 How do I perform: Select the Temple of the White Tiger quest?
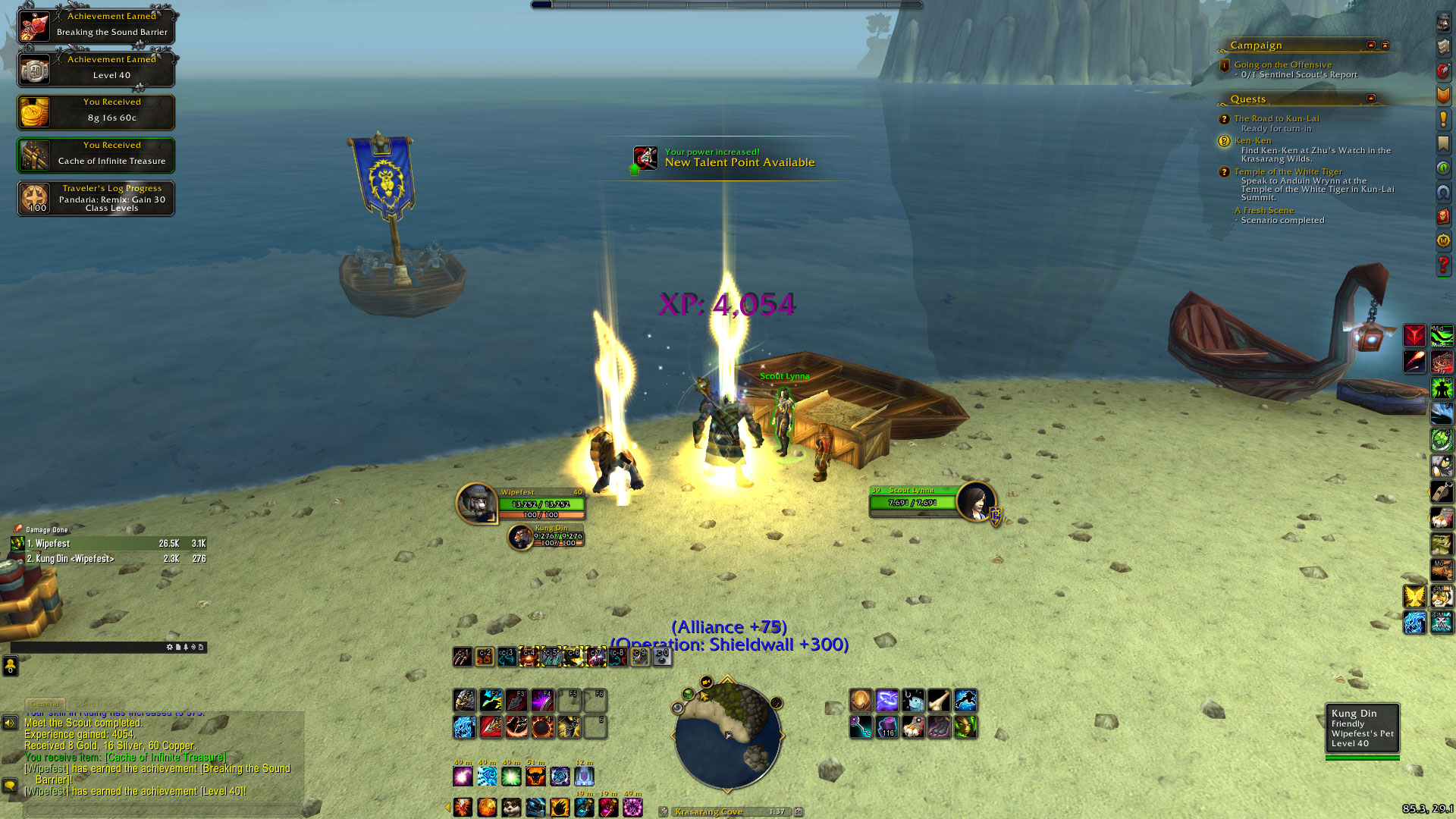[1288, 172]
